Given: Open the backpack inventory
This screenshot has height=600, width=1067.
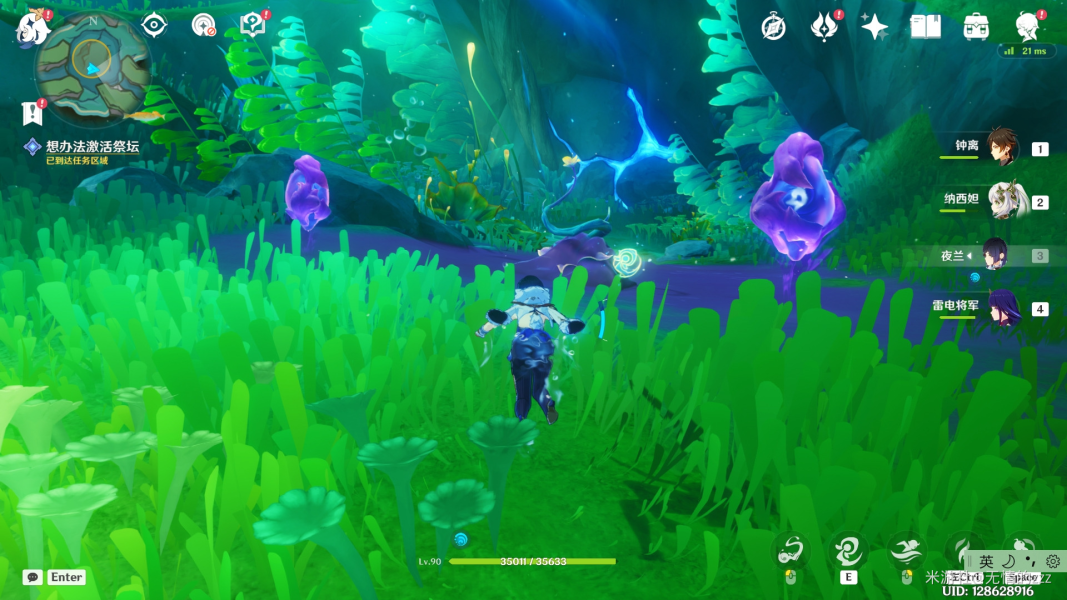Looking at the screenshot, I should 976,27.
